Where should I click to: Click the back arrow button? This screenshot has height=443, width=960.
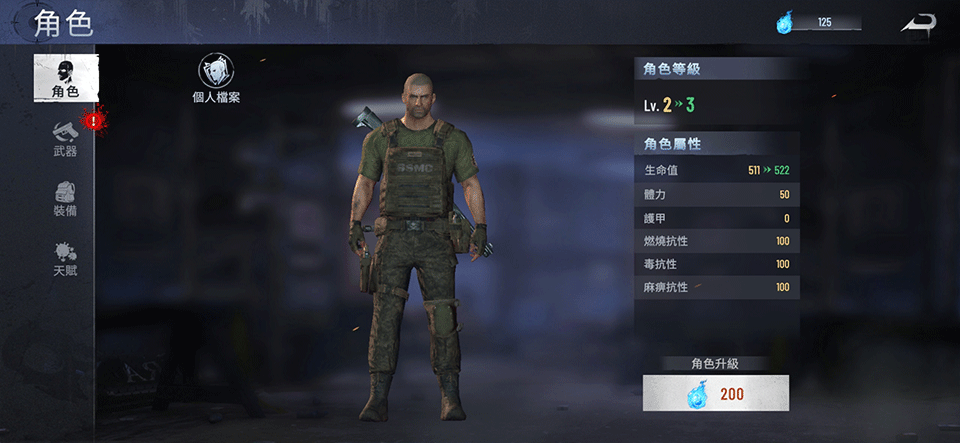pos(917,23)
